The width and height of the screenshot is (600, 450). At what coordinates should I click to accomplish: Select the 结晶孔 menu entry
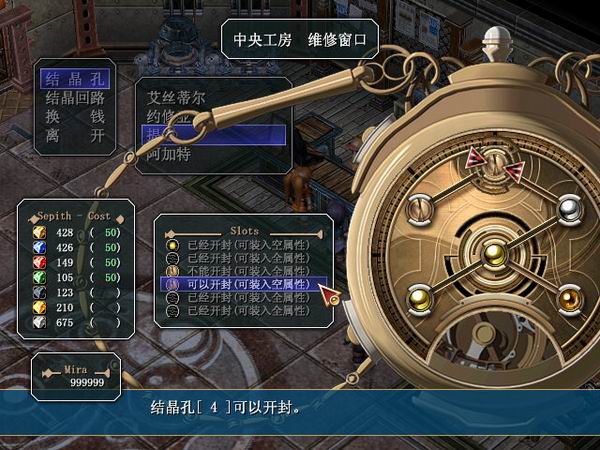click(75, 79)
